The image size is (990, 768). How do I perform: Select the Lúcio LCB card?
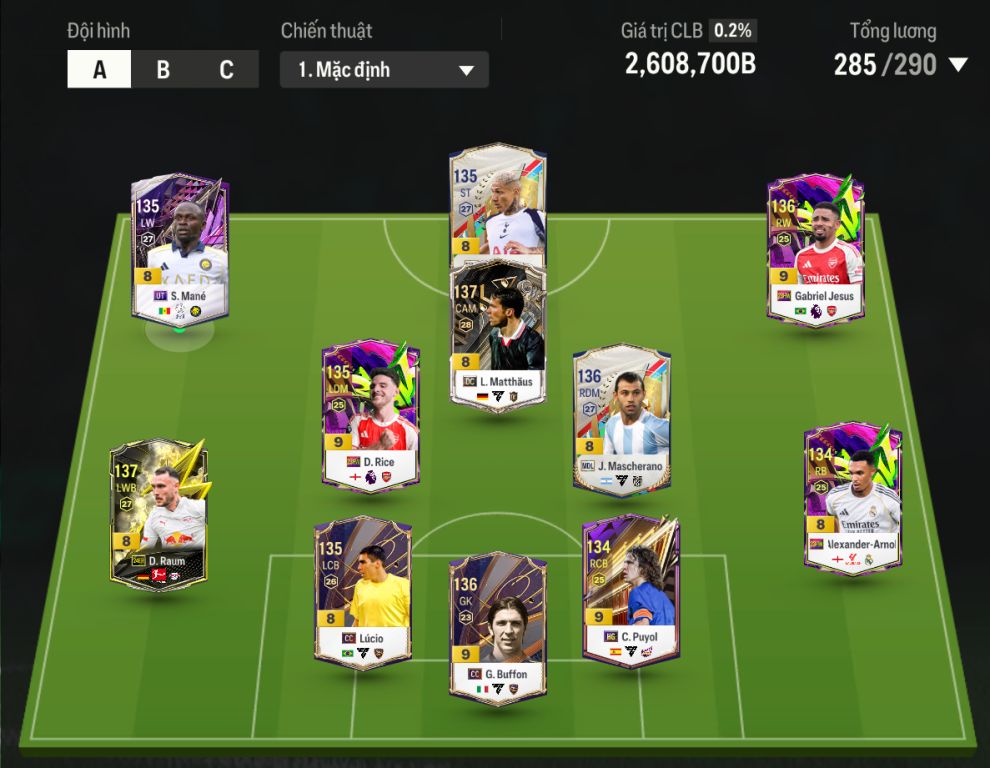(362, 592)
